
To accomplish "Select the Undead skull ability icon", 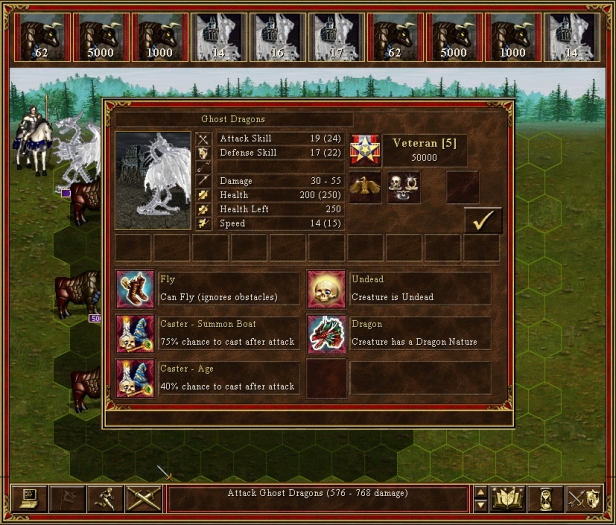I will 326,288.
